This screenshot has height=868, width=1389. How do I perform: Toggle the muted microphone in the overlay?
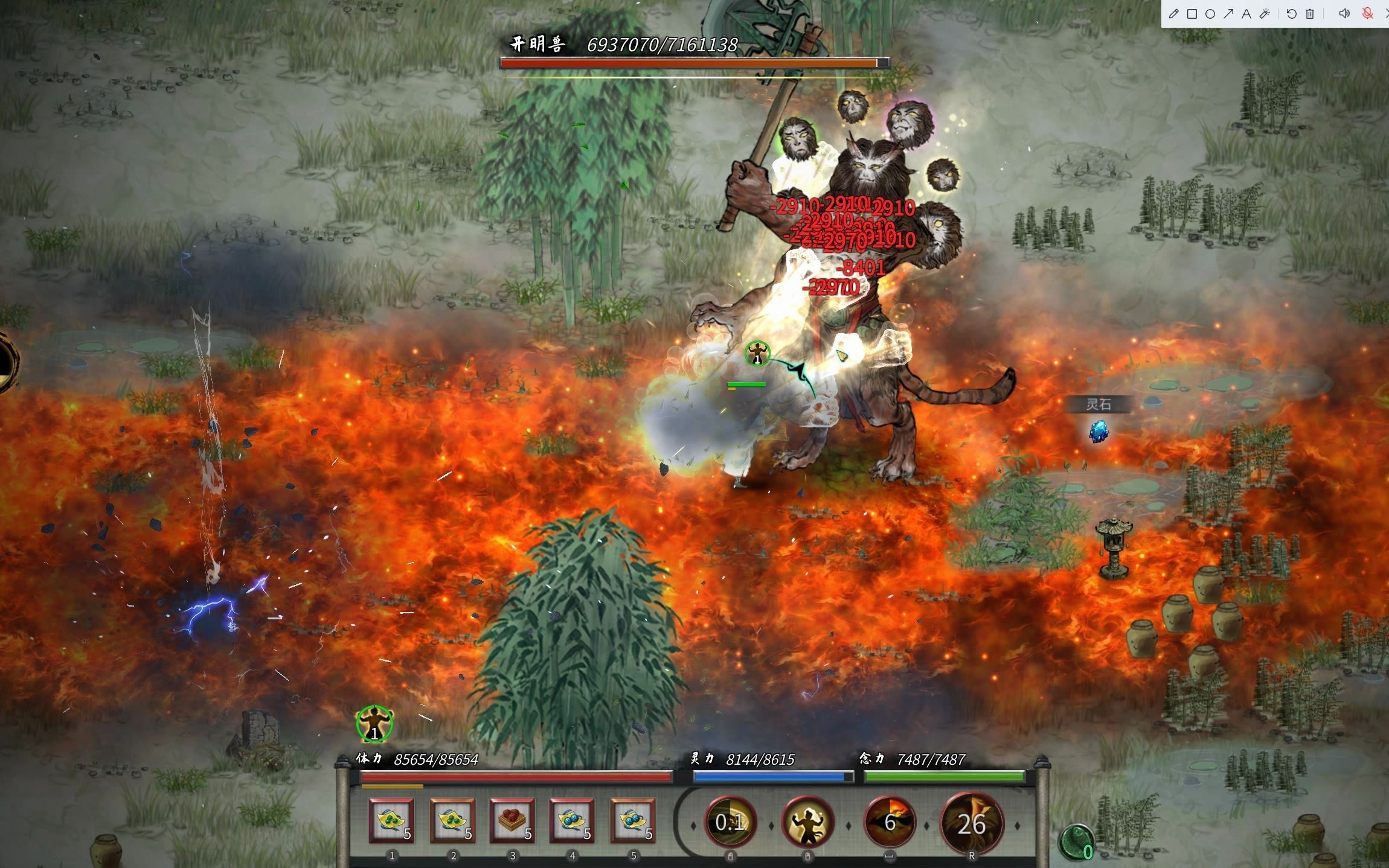[1367, 14]
